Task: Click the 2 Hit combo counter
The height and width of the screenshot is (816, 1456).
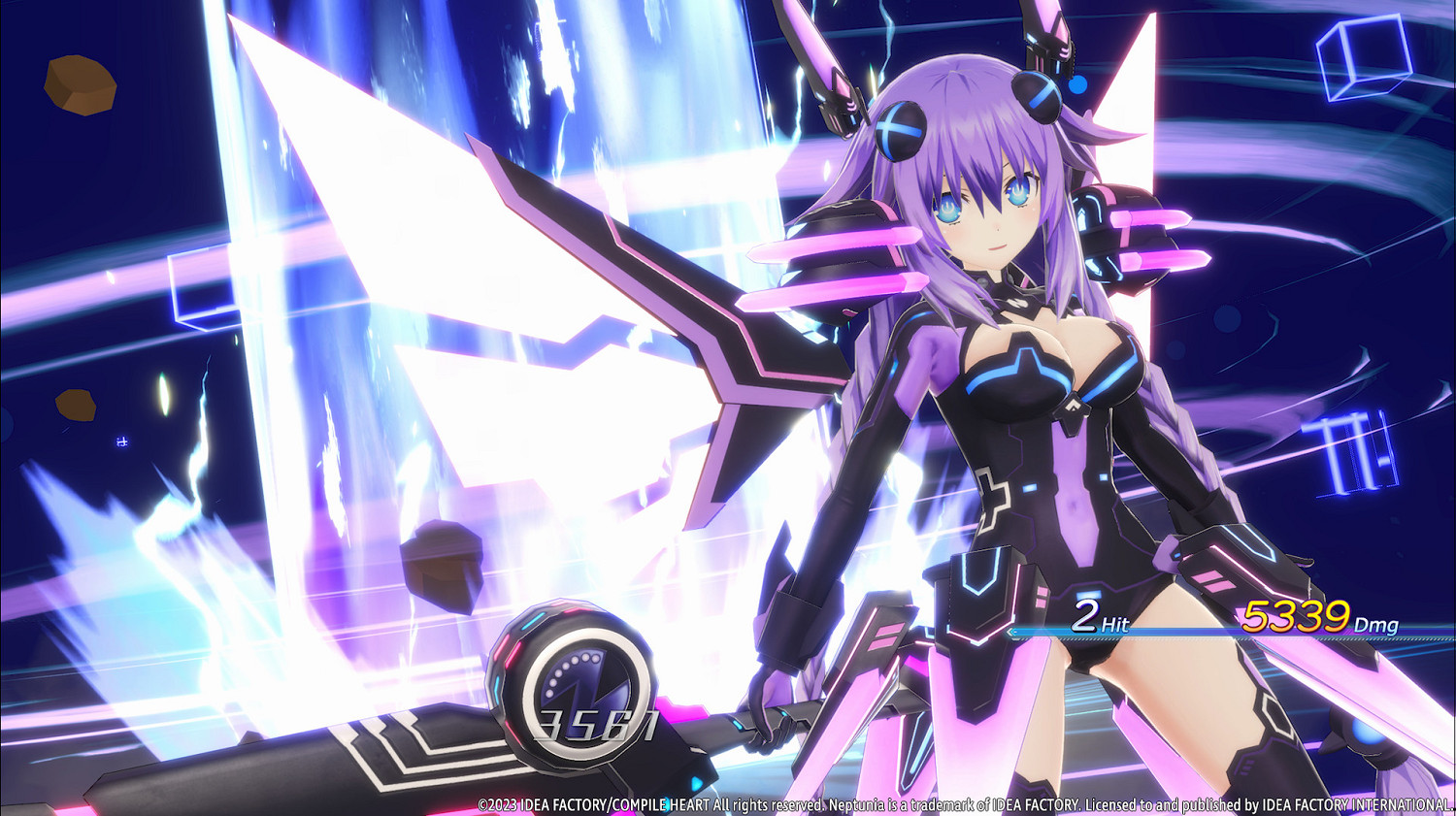Action: (1087, 613)
